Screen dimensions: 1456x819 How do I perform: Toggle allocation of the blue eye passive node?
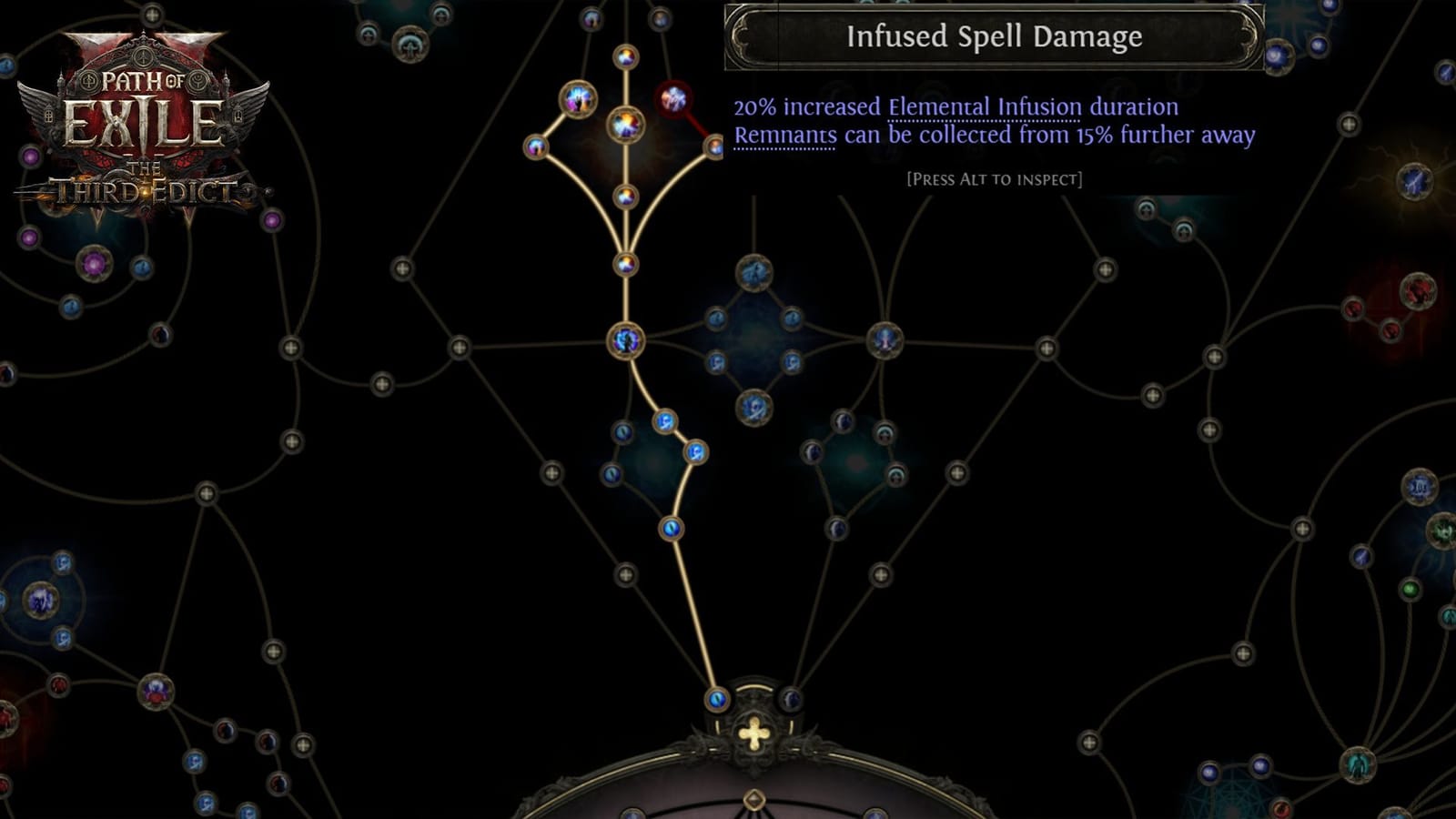tap(673, 527)
